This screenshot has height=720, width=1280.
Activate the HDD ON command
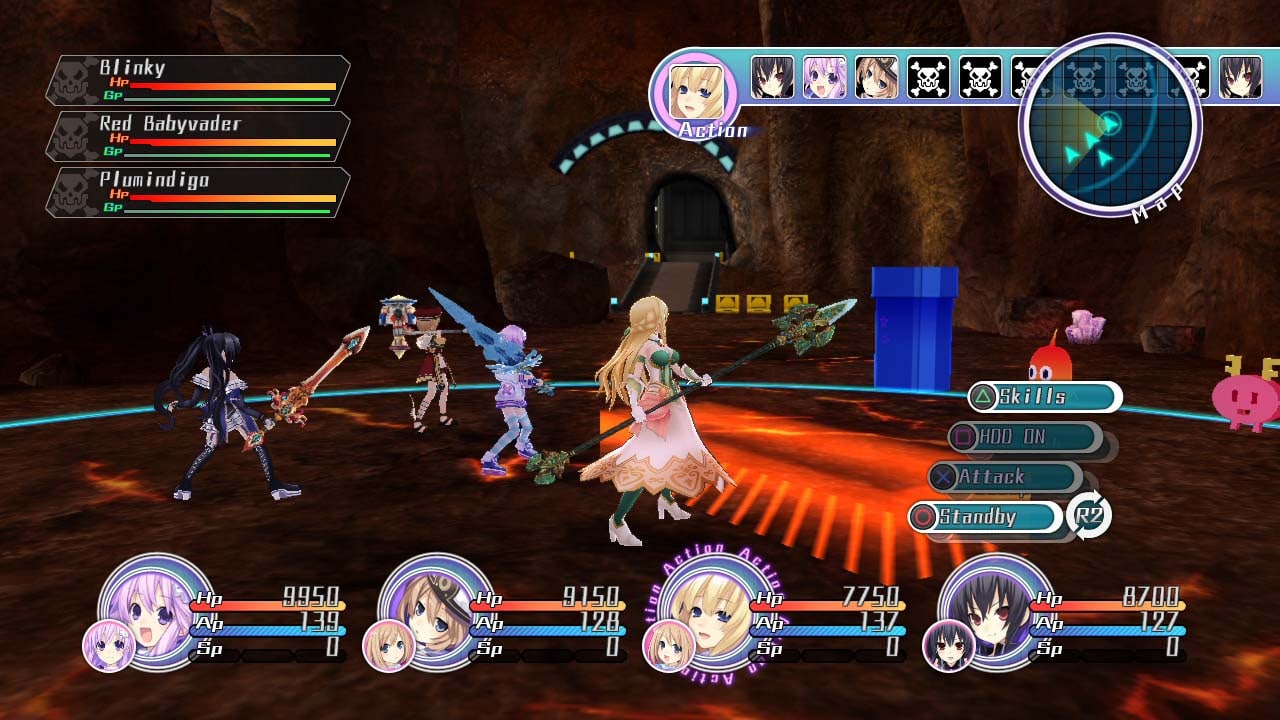point(1024,437)
